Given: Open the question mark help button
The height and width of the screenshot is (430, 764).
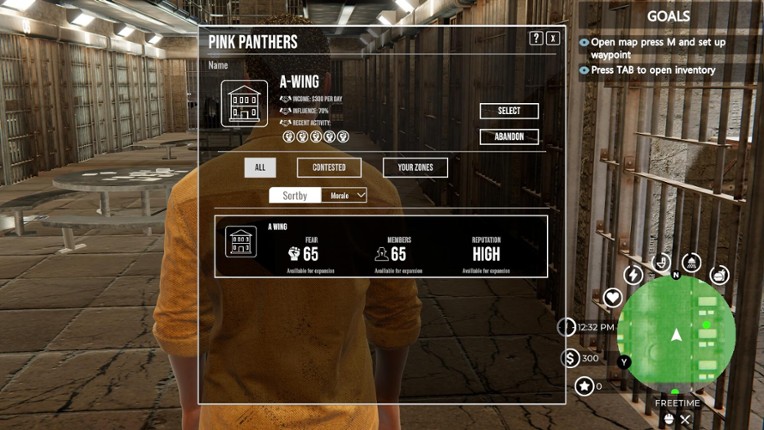Looking at the screenshot, I should point(536,38).
